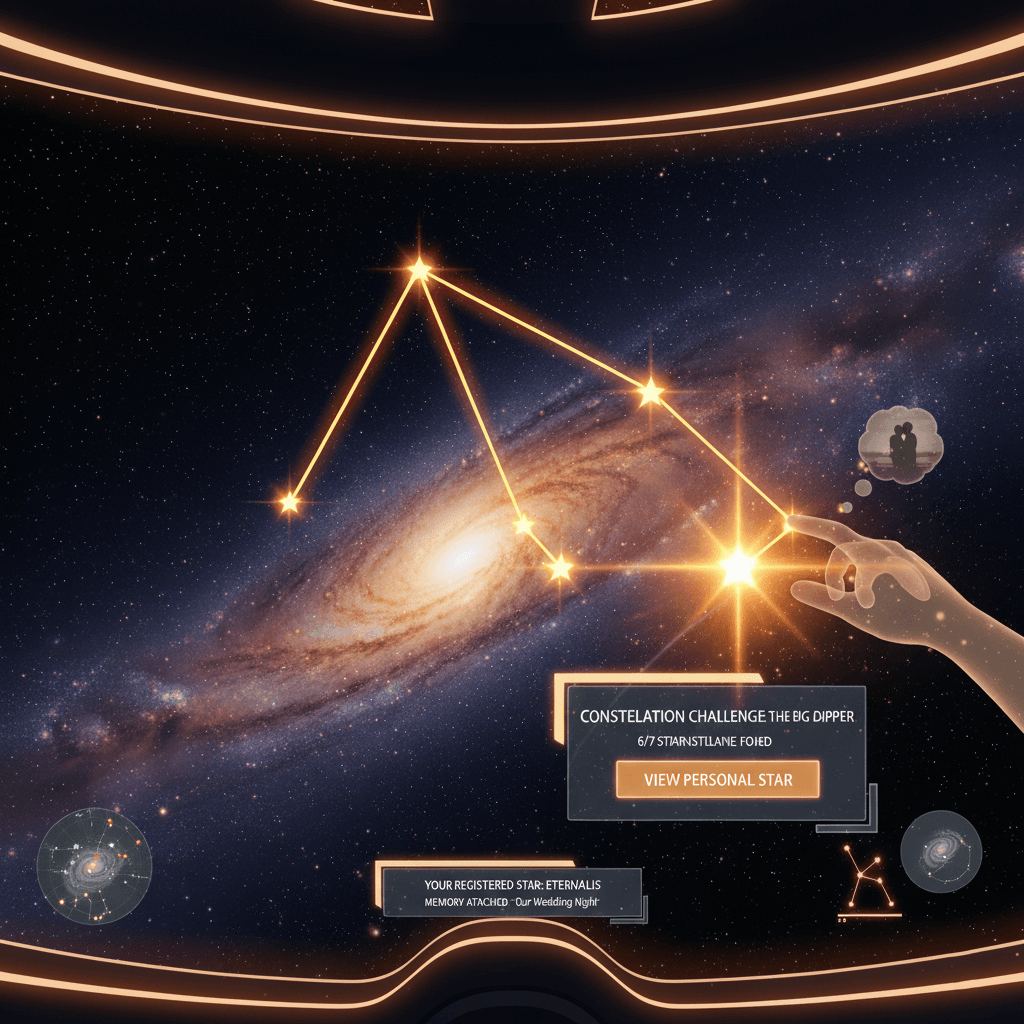The height and width of the screenshot is (1024, 1024).
Task: Open the Your Registered Star panel
Action: (512, 893)
